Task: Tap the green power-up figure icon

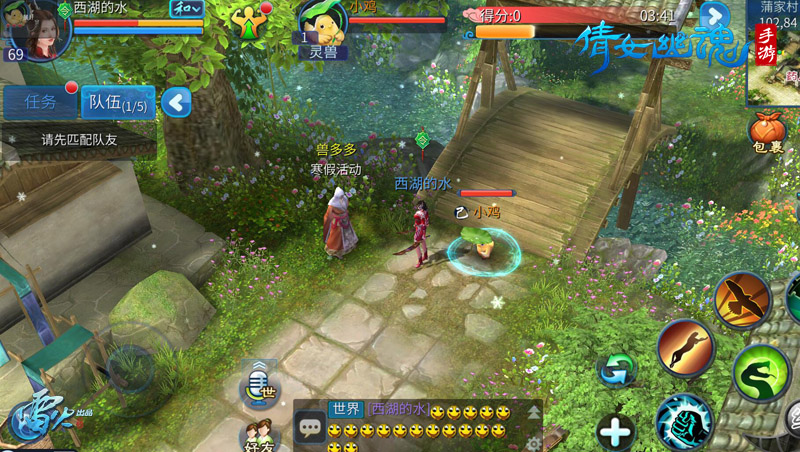Action: [x=247, y=21]
